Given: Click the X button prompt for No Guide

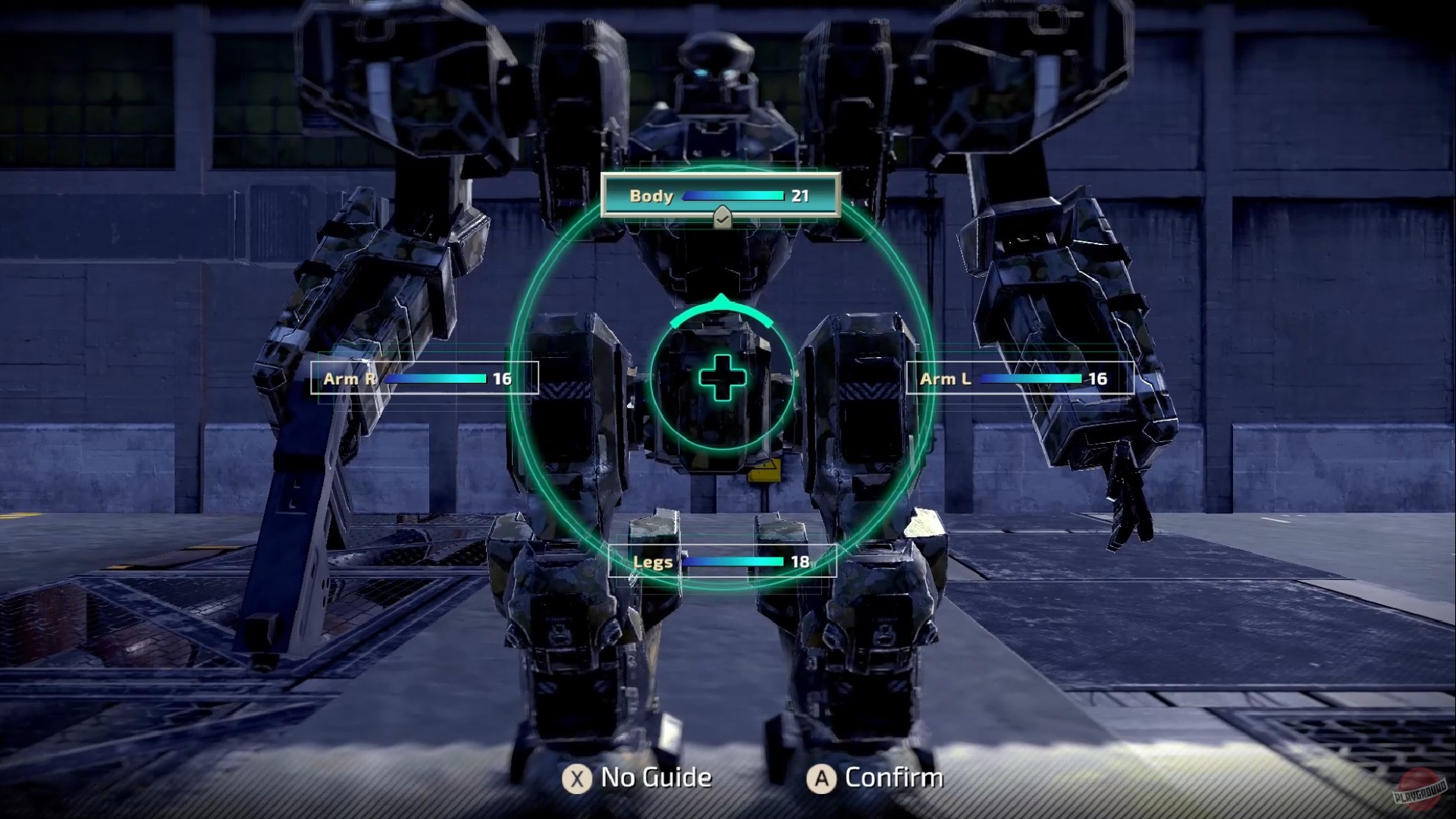Looking at the screenshot, I should coord(577,777).
